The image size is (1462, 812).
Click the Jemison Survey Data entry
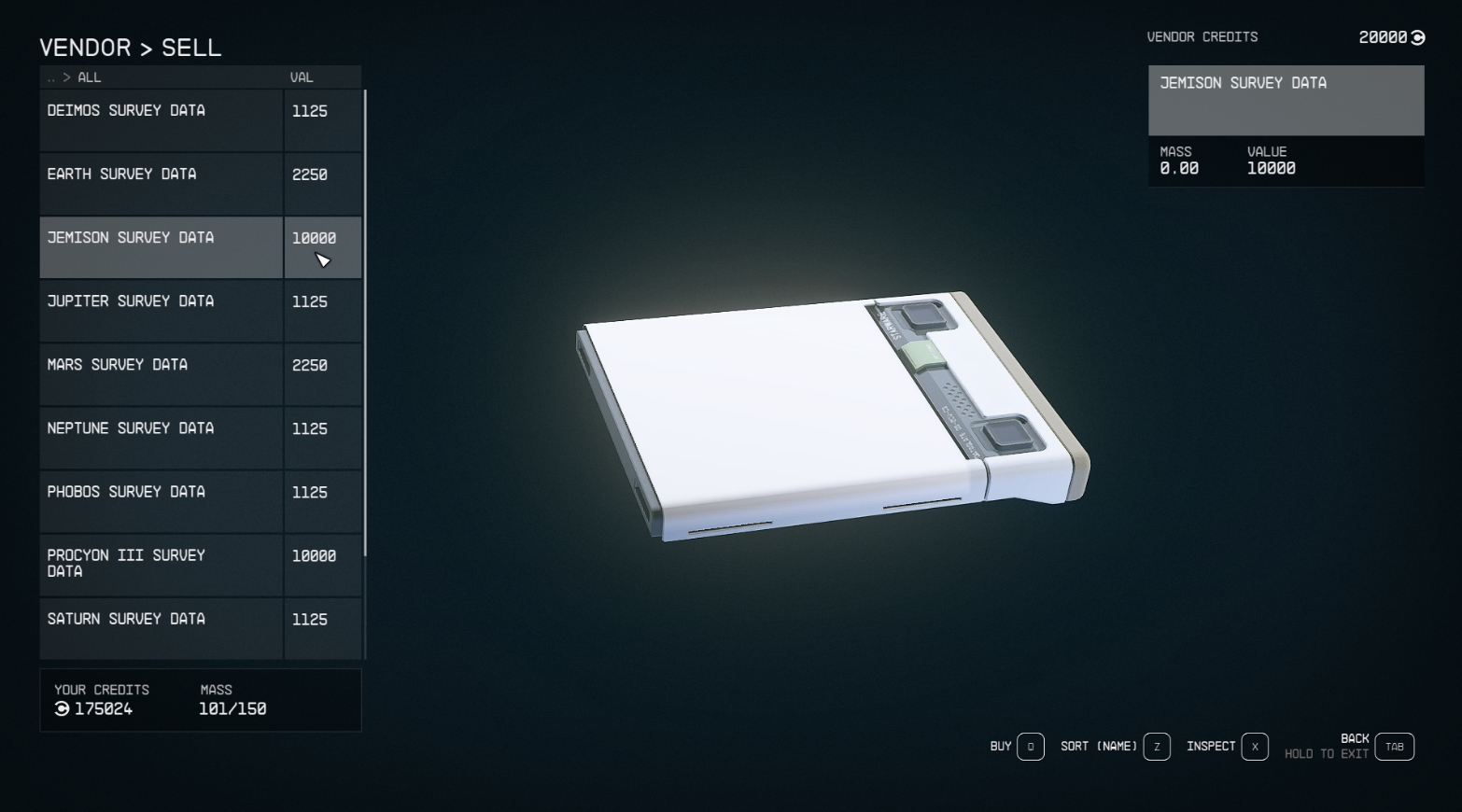161,247
